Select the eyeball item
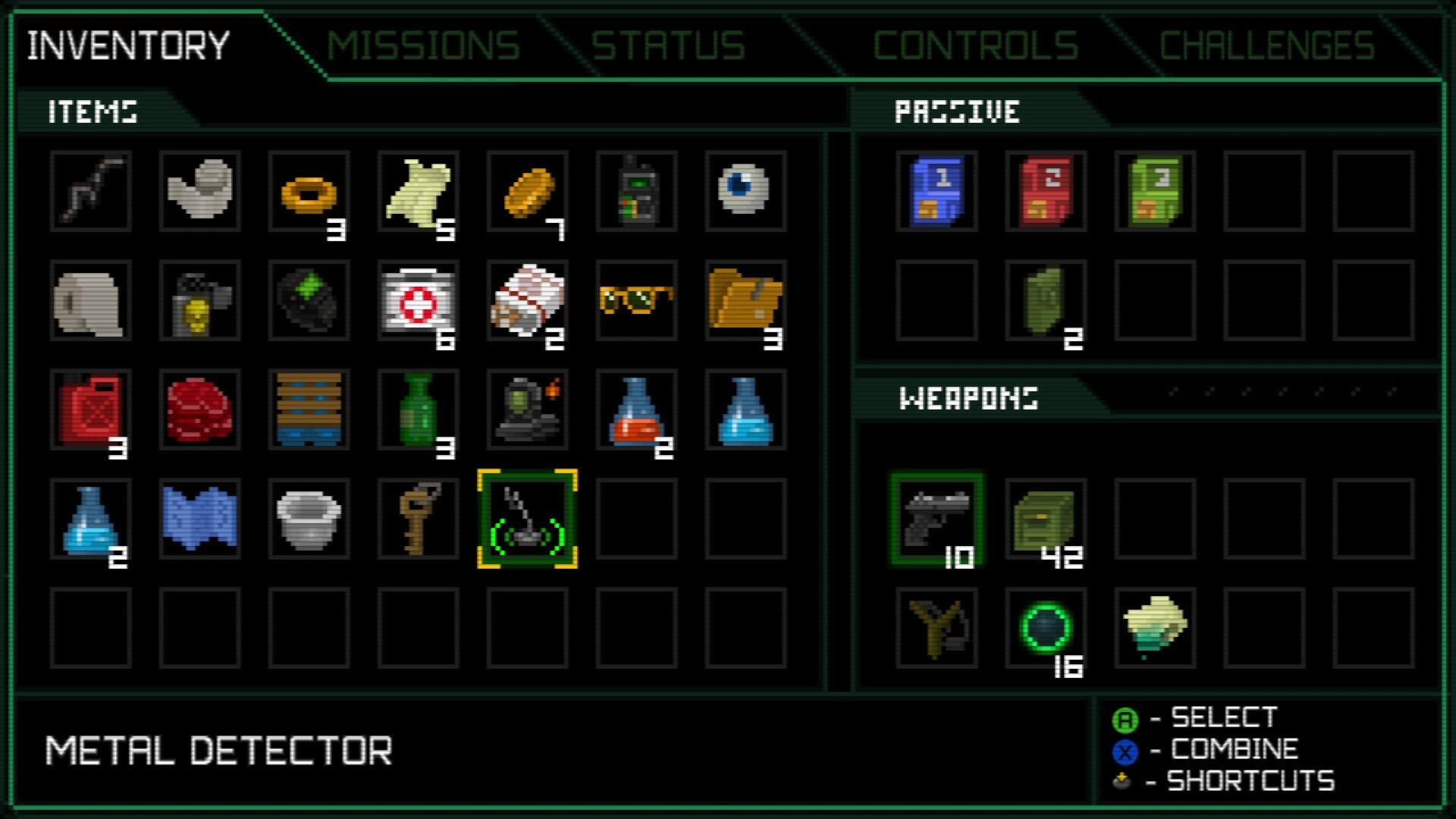 745,191
